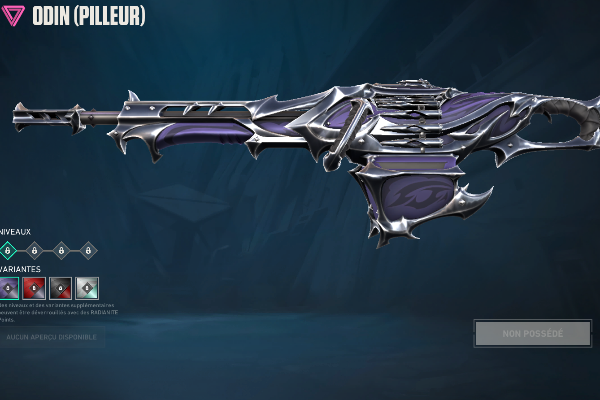Click the NON POSSÉDÉ button
Viewport: 600px width, 400px height.
coord(533,333)
